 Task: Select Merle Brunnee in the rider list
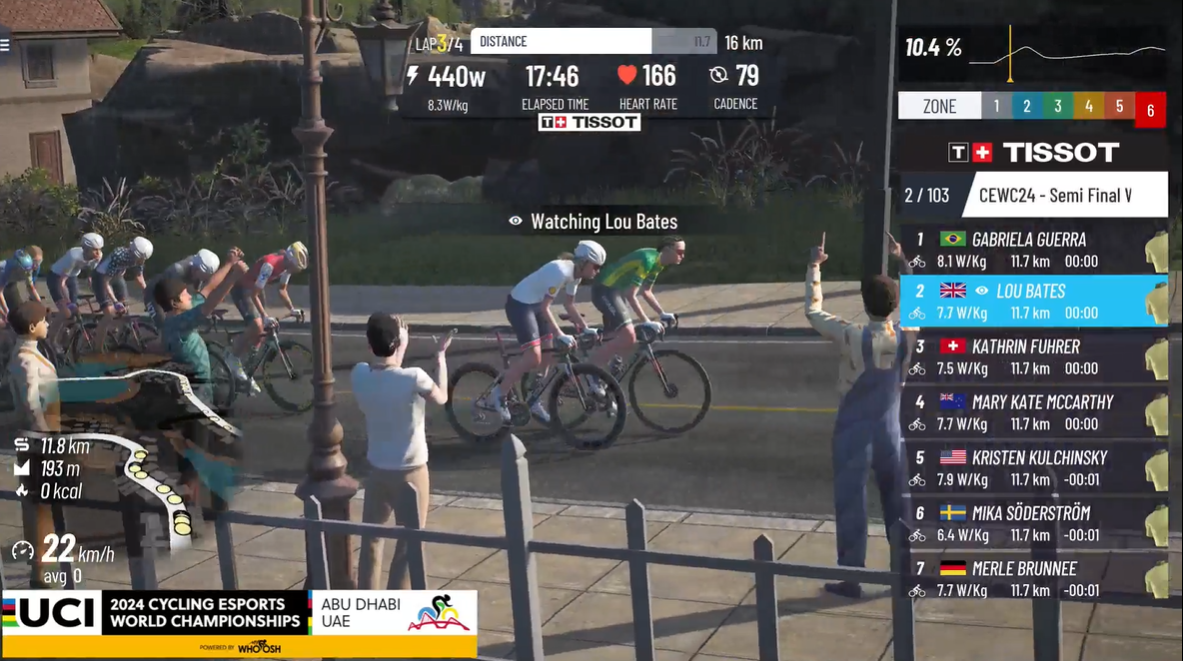1029,578
